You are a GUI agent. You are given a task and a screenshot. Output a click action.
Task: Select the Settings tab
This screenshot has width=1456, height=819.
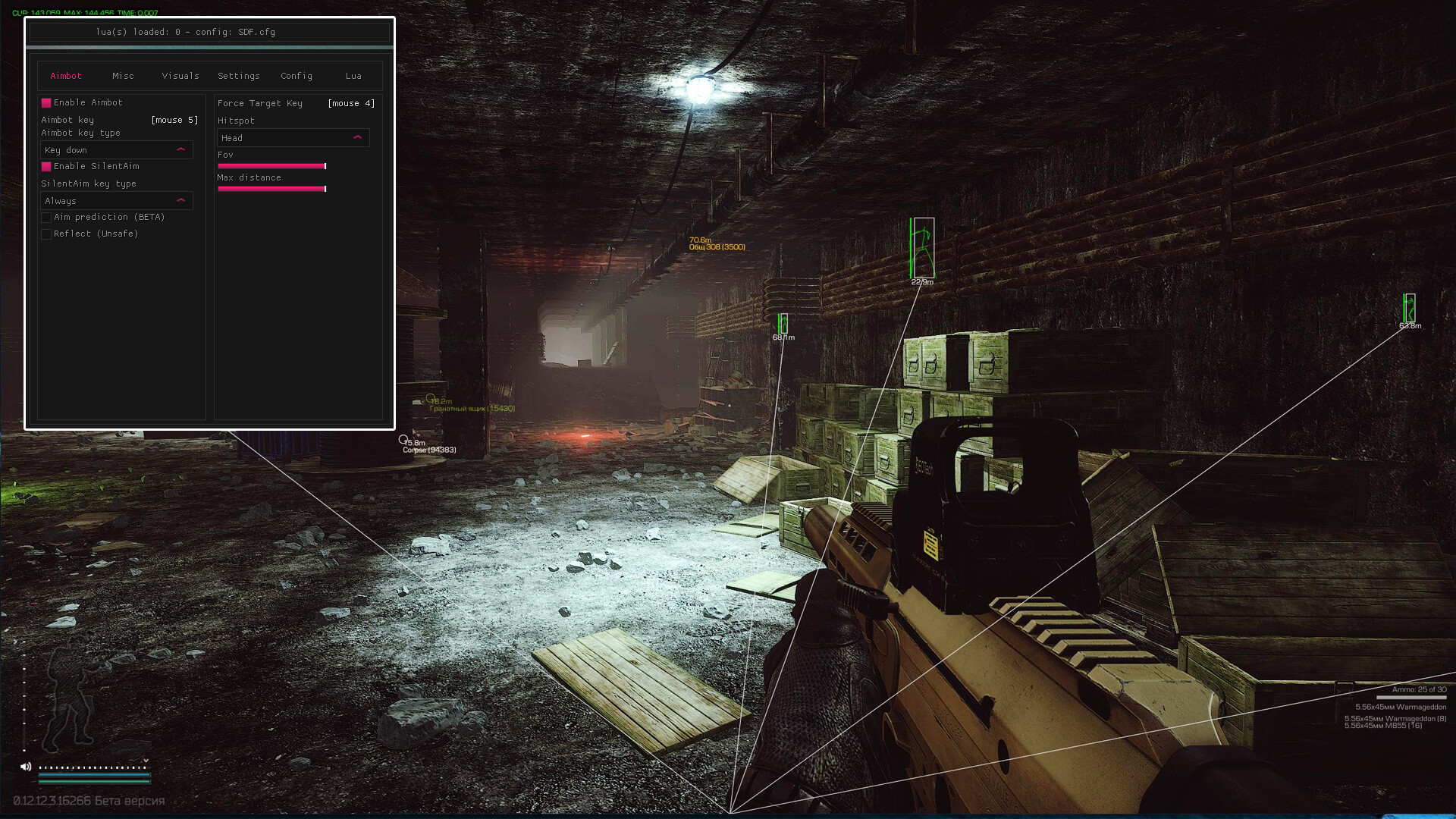coord(238,76)
